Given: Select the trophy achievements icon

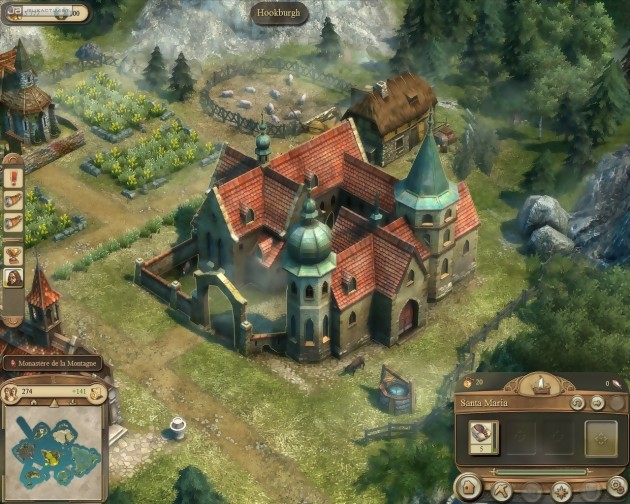Looking at the screenshot, I should [13, 254].
